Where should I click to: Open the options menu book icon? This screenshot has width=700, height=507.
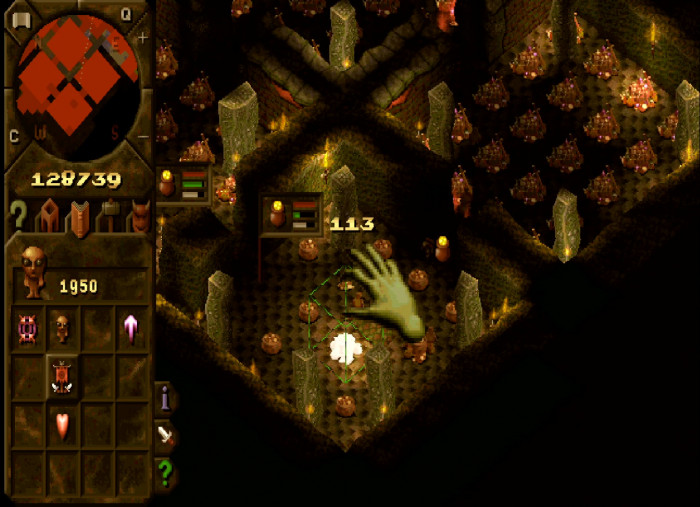21,18
